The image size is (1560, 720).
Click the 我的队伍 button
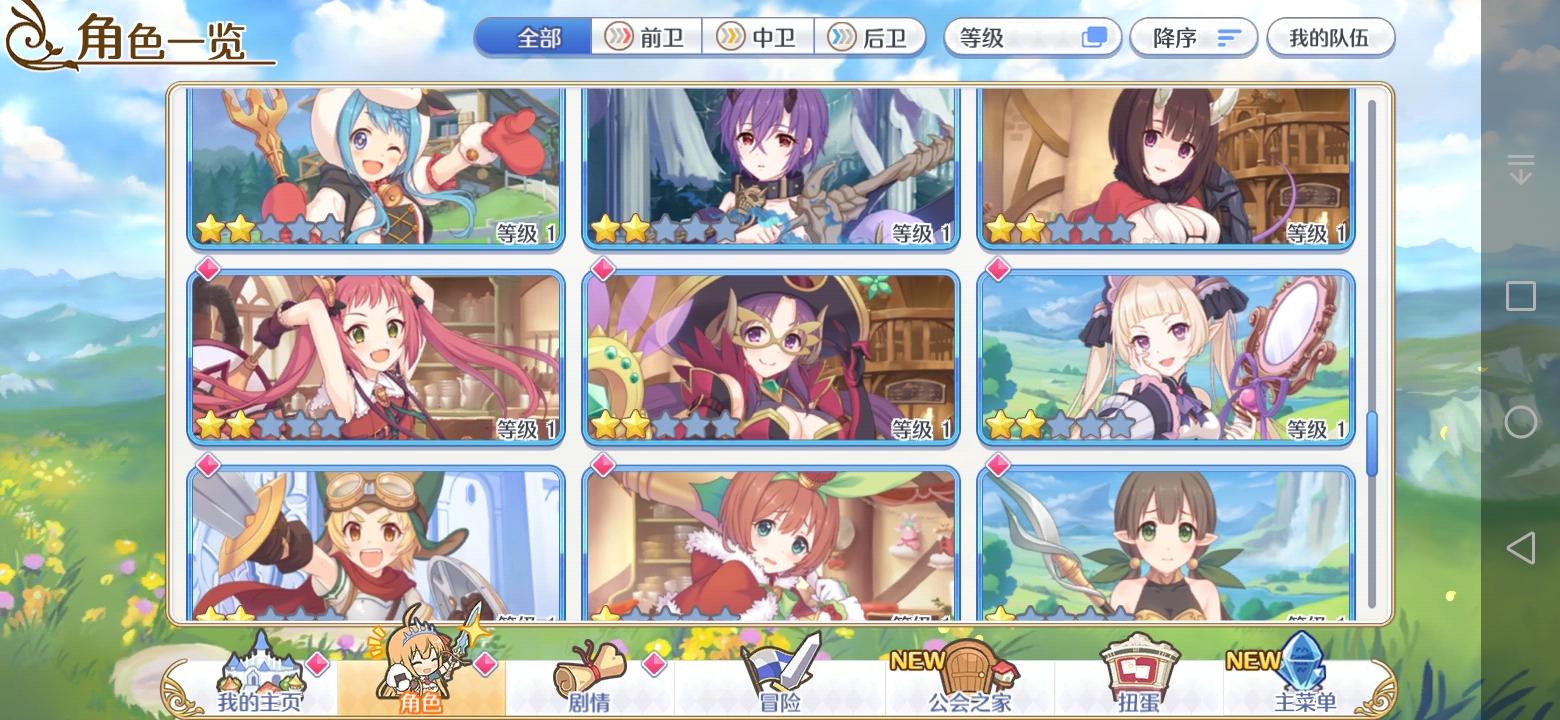click(1331, 36)
